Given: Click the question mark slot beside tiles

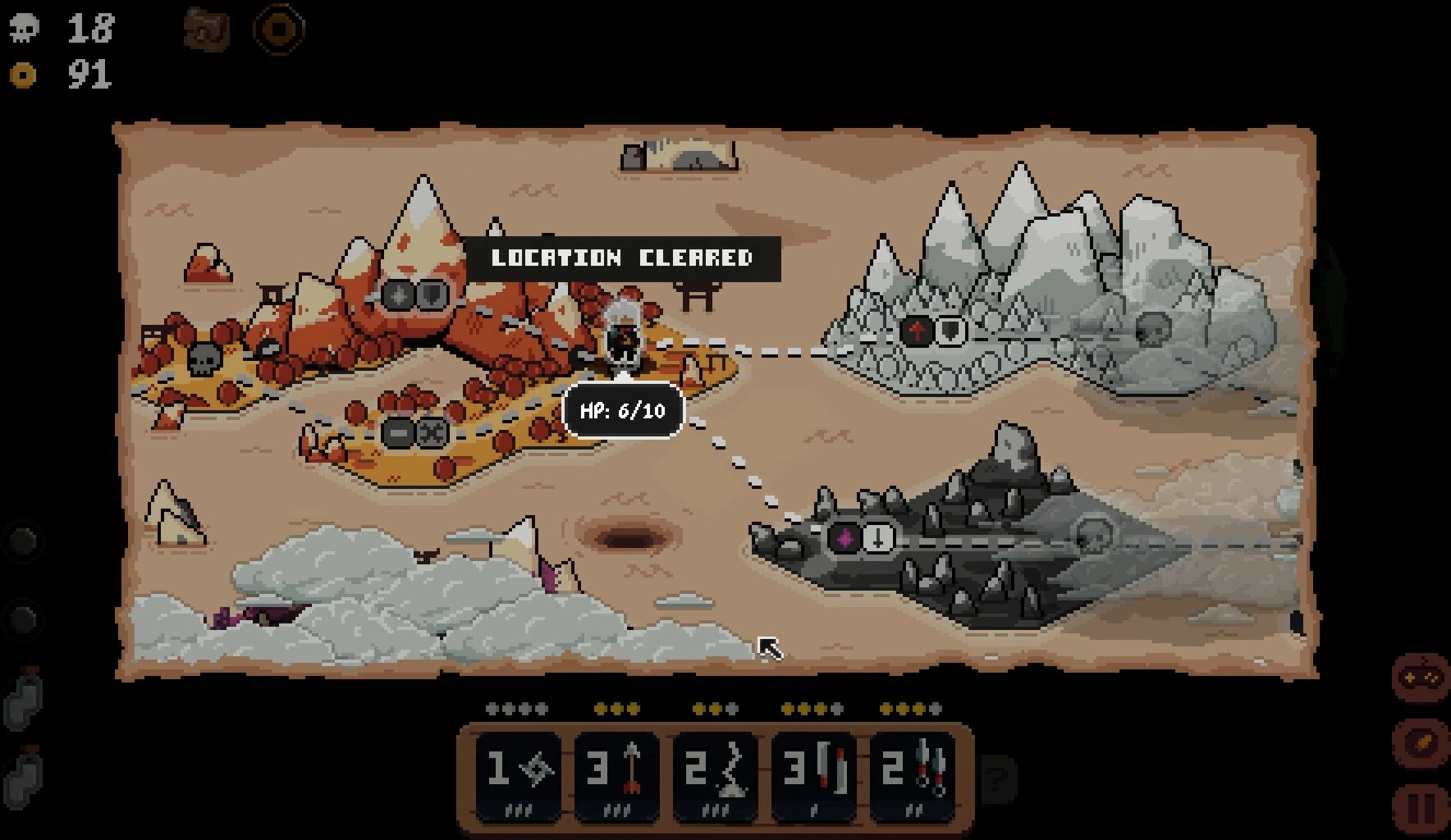Looking at the screenshot, I should [x=998, y=777].
